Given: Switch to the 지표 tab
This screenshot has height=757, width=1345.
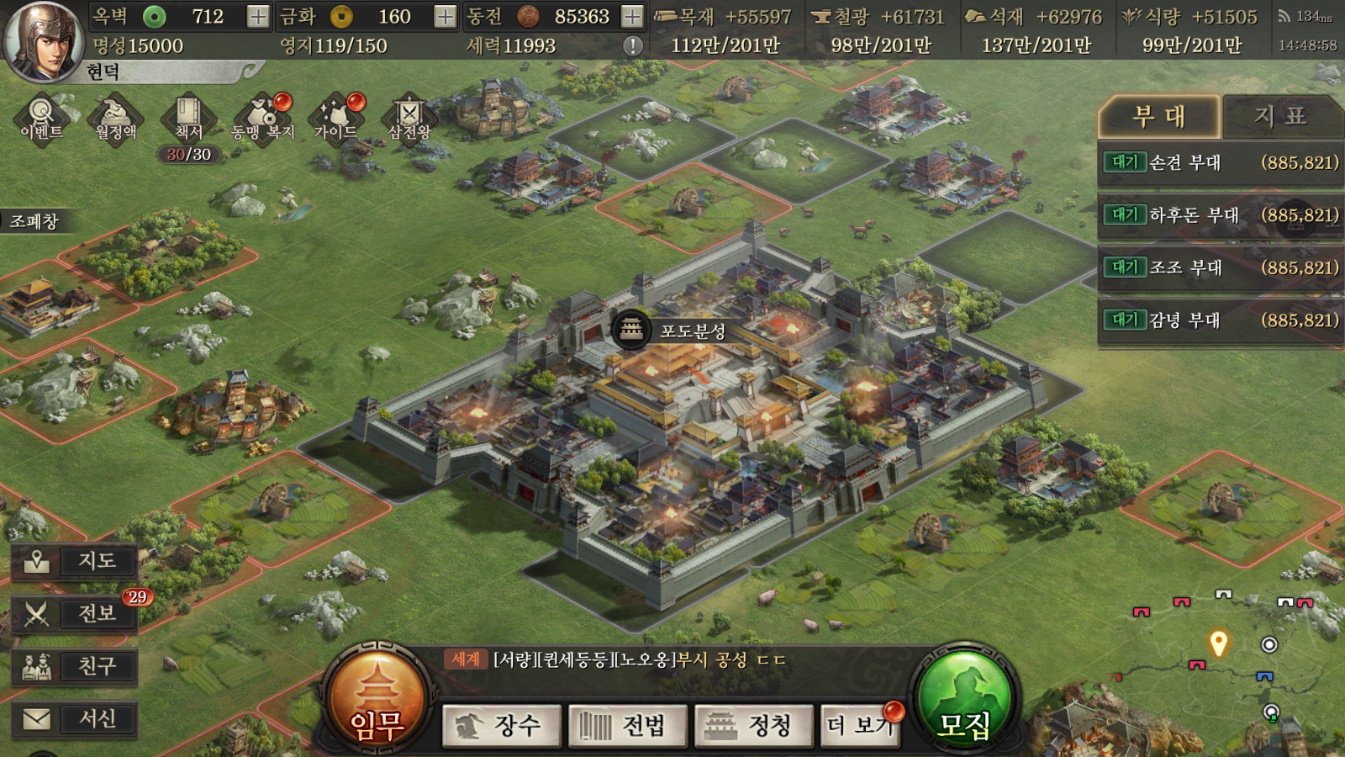Looking at the screenshot, I should pos(1280,117).
